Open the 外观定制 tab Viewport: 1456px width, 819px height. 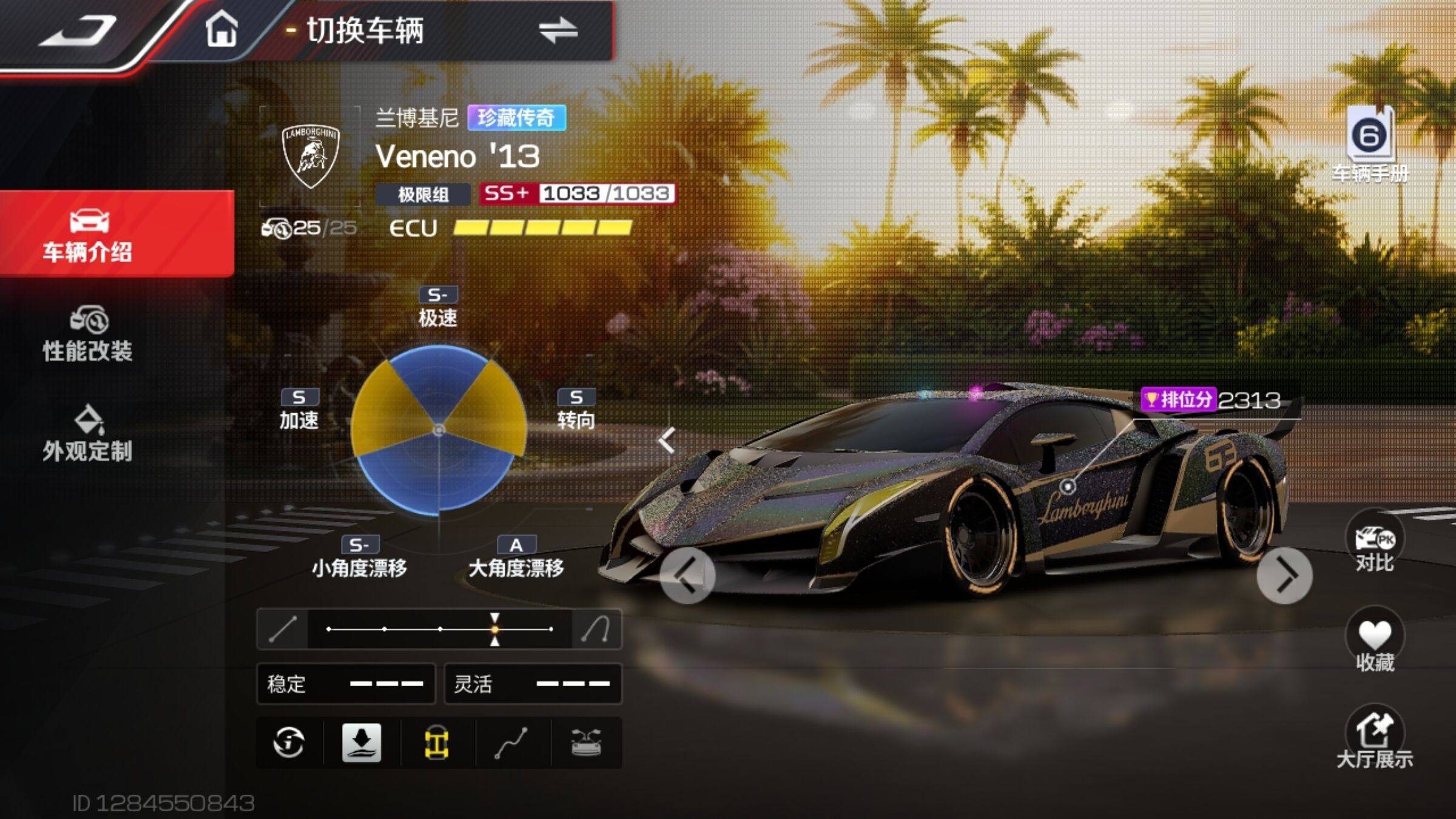click(89, 434)
